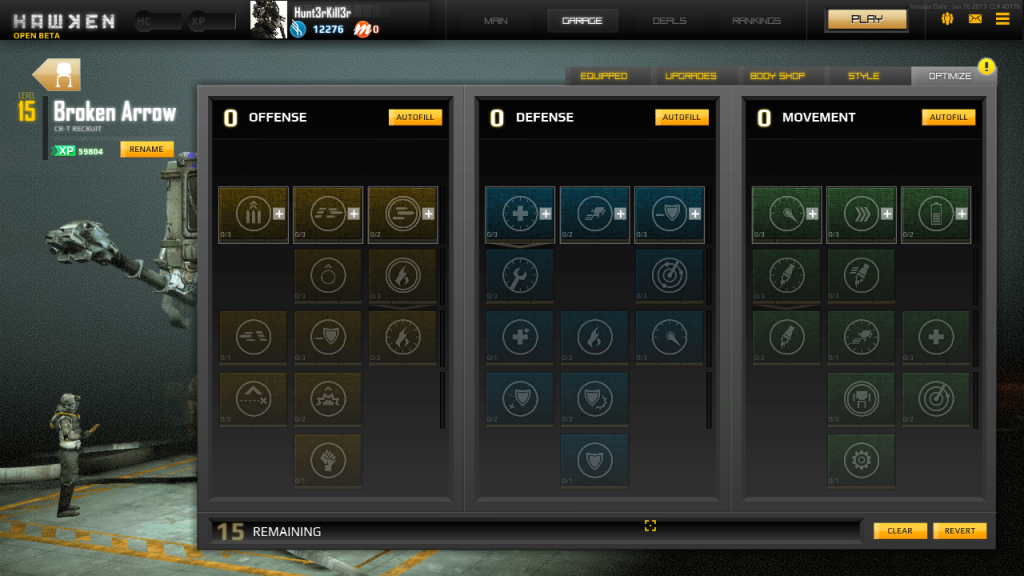Go to the Deals section
Viewport: 1024px width, 576px height.
point(669,20)
